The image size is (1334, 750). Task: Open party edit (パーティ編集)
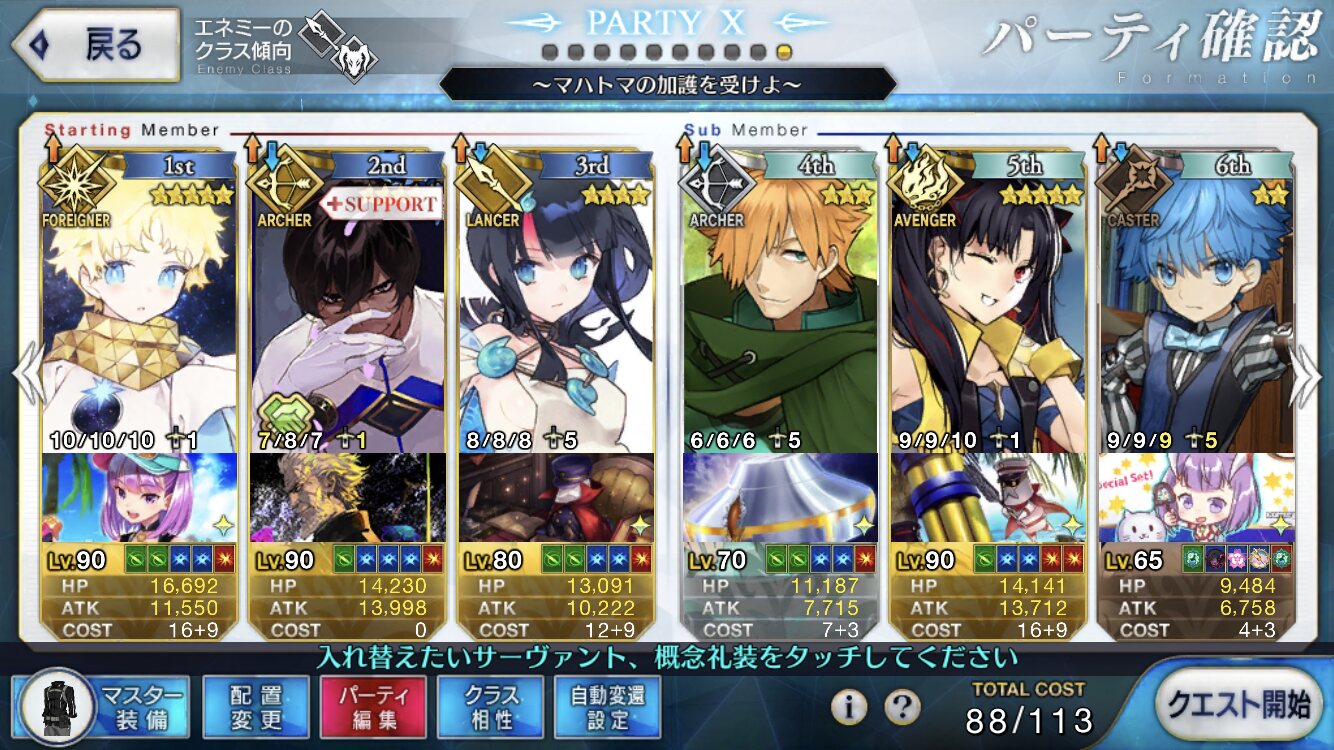pos(372,708)
